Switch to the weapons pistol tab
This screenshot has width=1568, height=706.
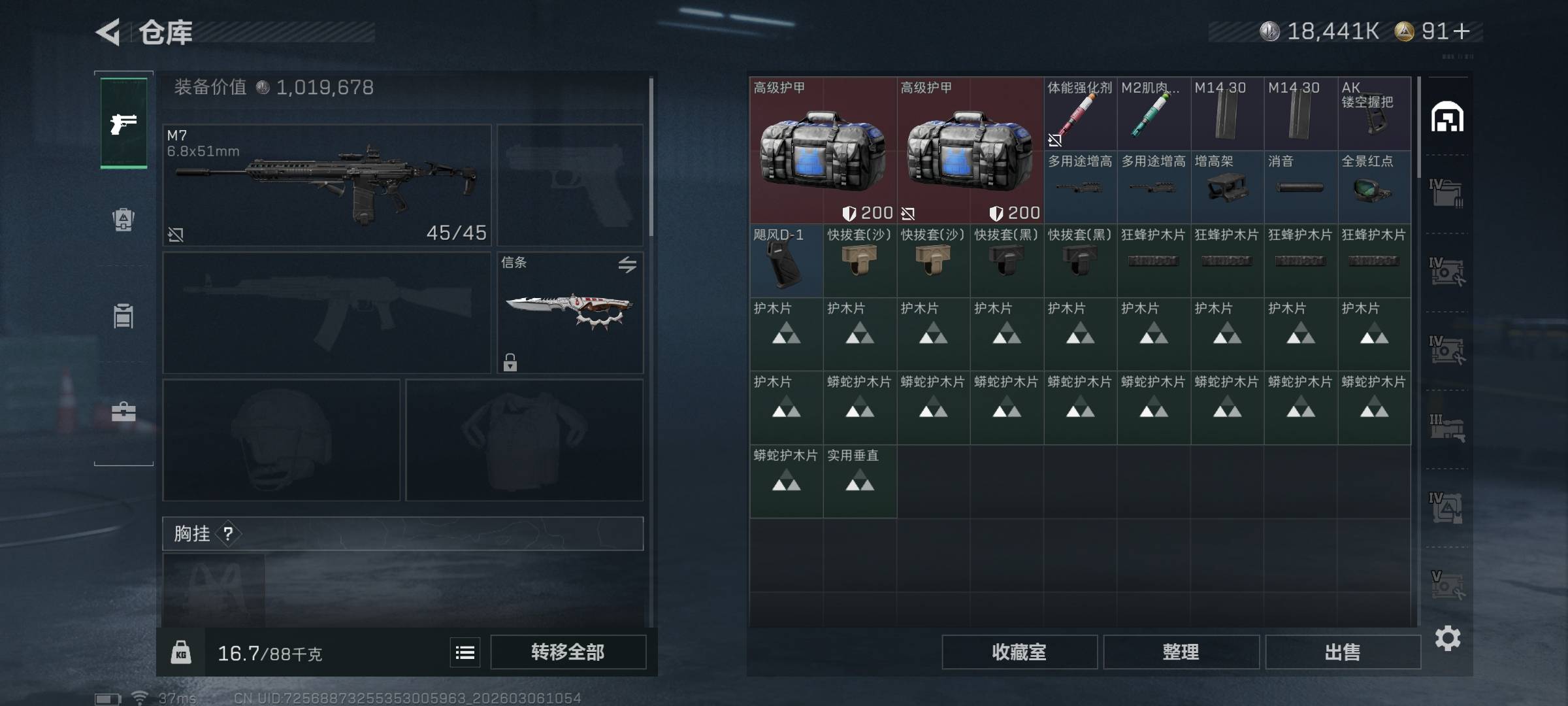(x=123, y=124)
